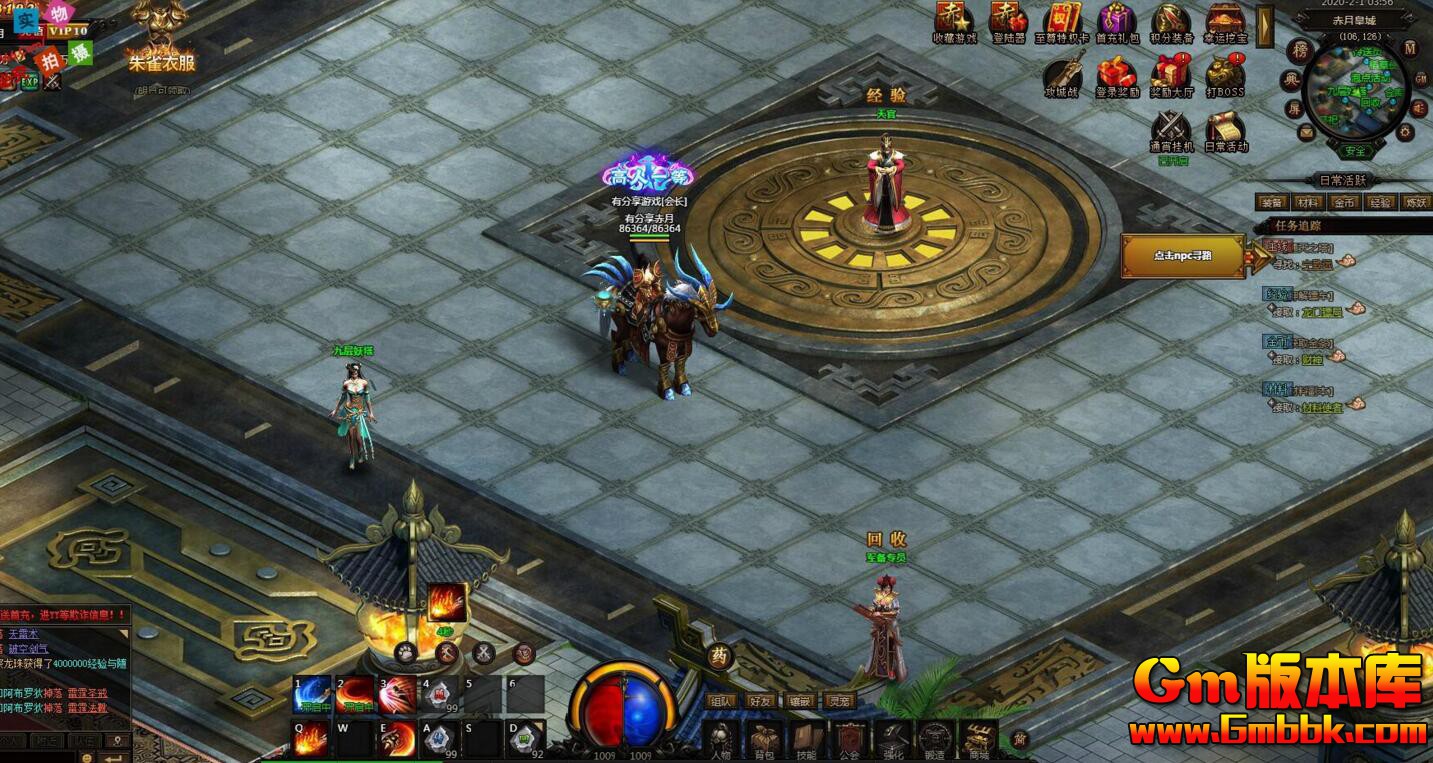The width and height of the screenshot is (1433, 763).
Task: Toggle the 屏 screen button beside the minimap
Action: [x=1295, y=109]
